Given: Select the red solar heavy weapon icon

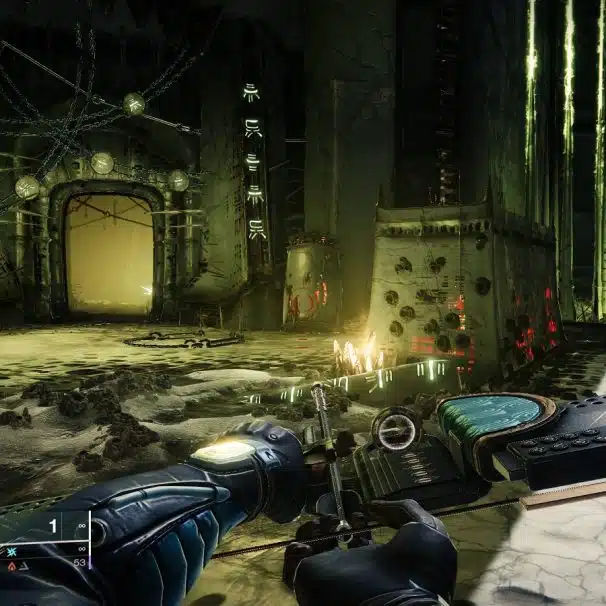Looking at the screenshot, I should [x=13, y=565].
